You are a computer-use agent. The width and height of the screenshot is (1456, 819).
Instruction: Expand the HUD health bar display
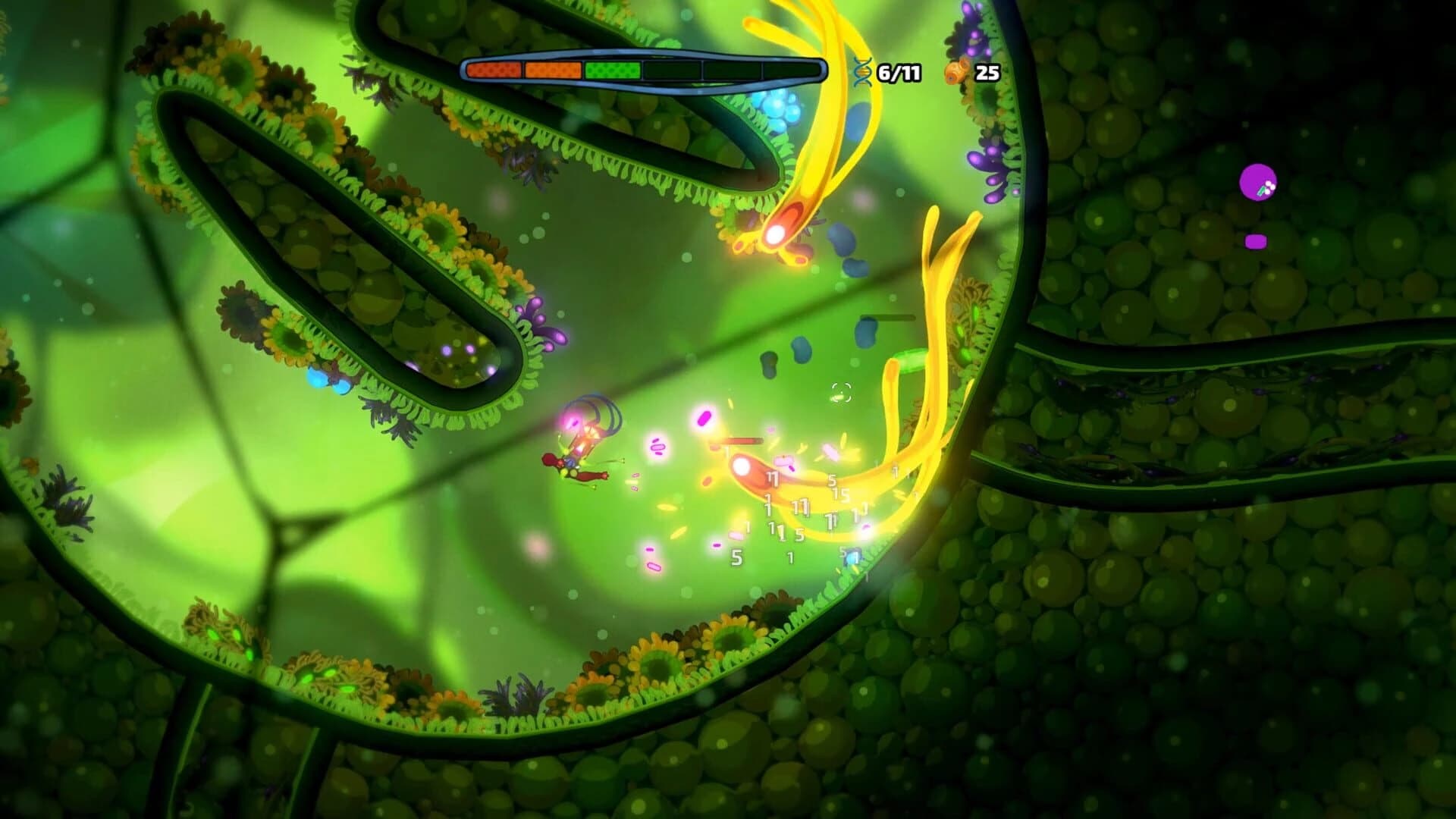click(x=643, y=71)
